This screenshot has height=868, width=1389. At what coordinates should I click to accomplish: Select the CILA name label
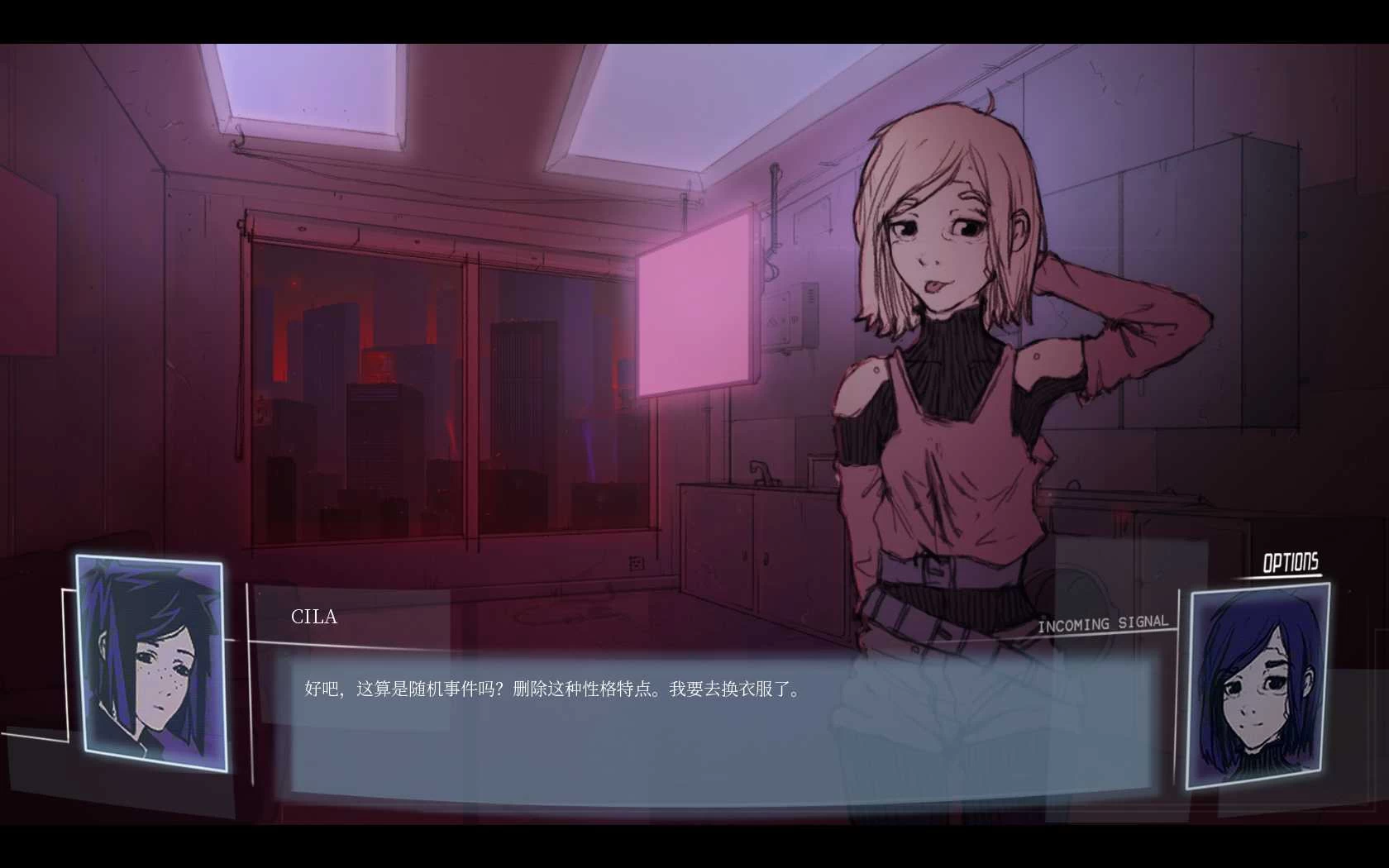(314, 618)
